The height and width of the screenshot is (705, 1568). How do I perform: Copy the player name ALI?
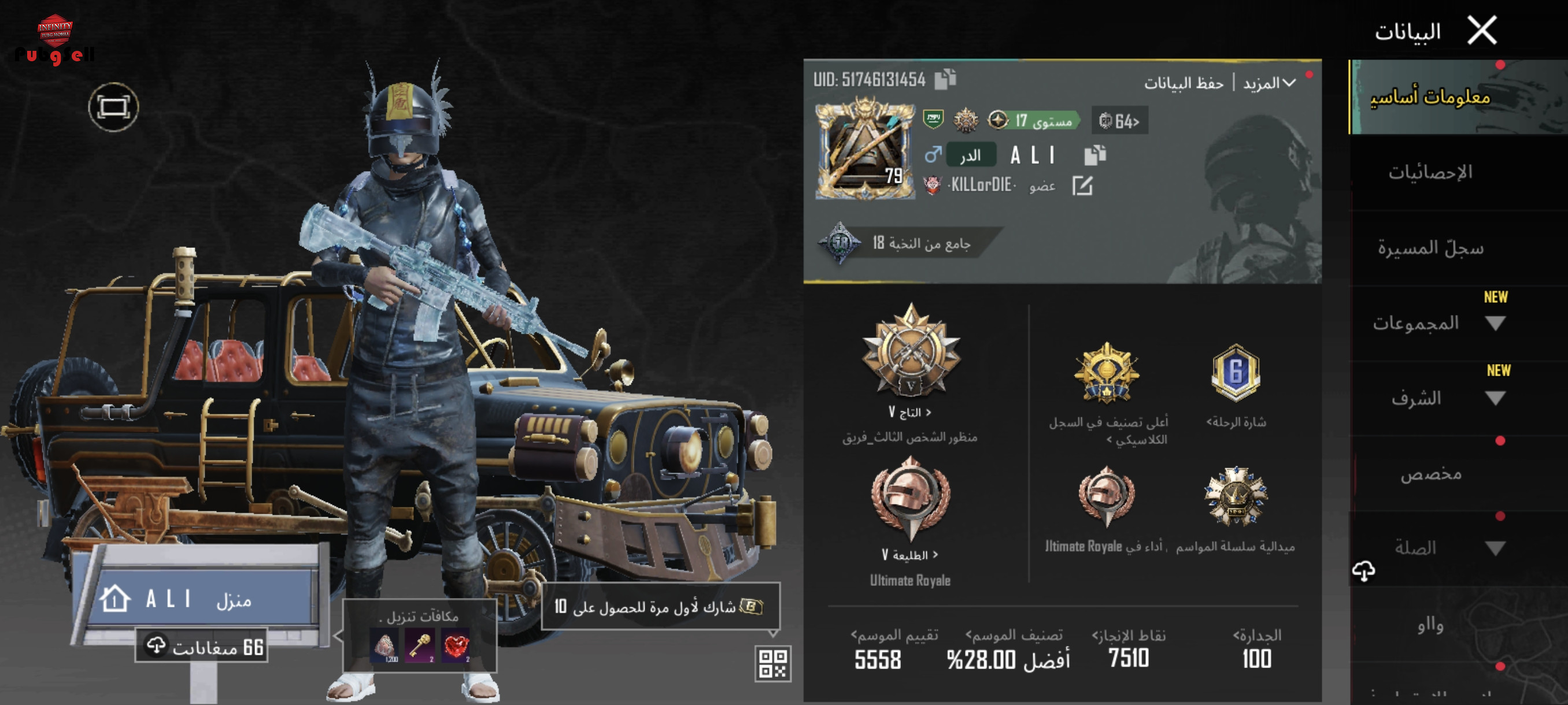(x=1094, y=155)
